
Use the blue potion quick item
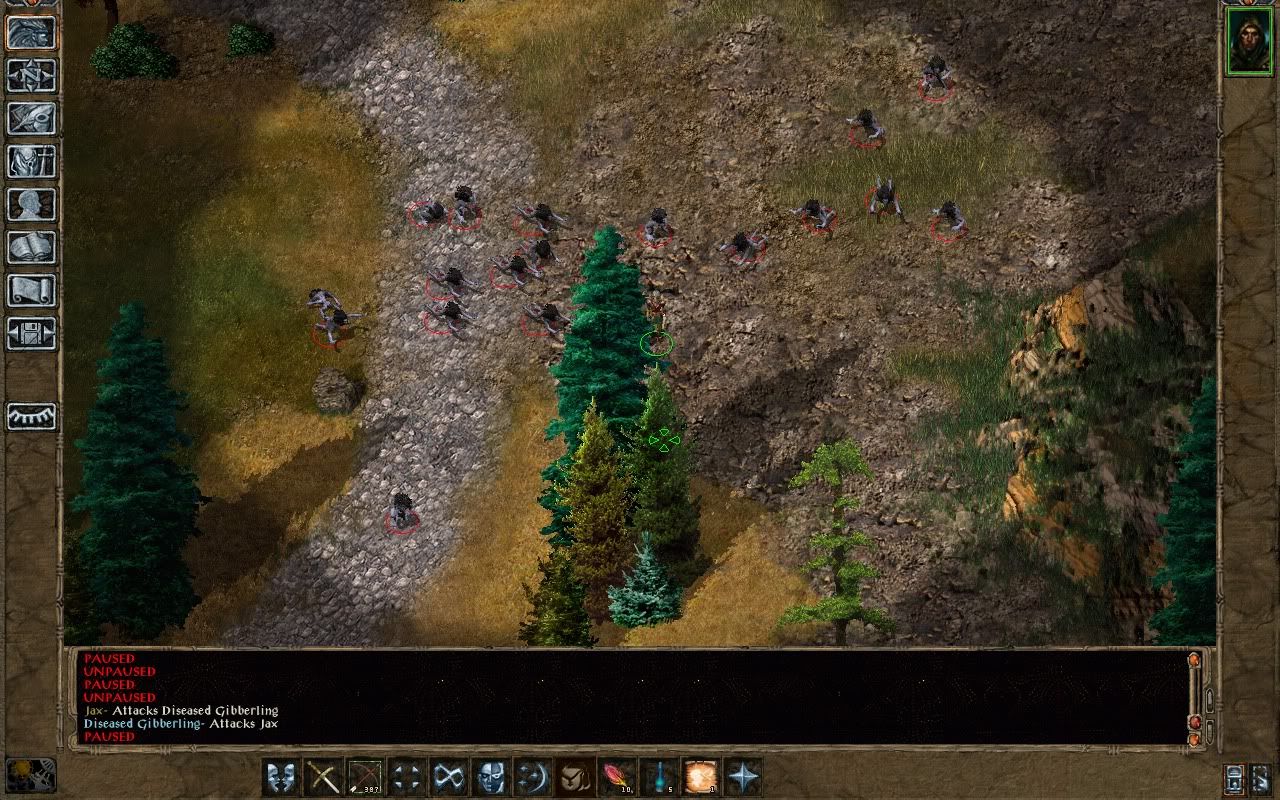[x=659, y=776]
